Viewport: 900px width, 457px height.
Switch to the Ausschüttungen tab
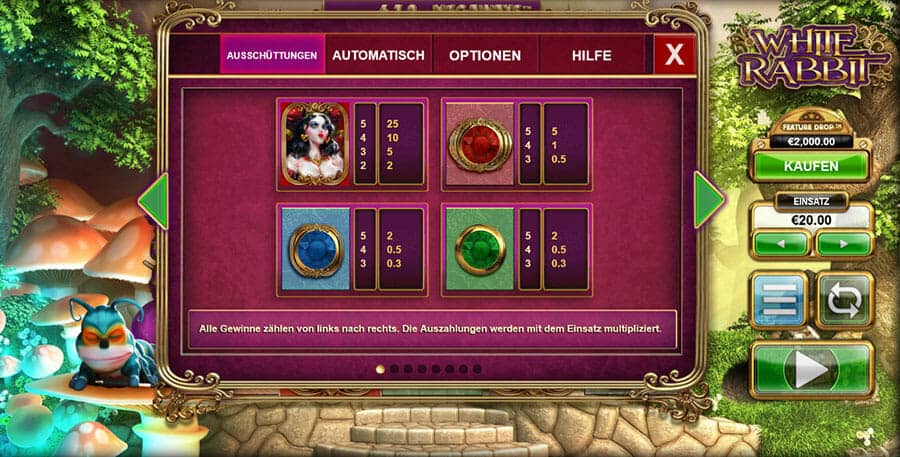point(272,55)
